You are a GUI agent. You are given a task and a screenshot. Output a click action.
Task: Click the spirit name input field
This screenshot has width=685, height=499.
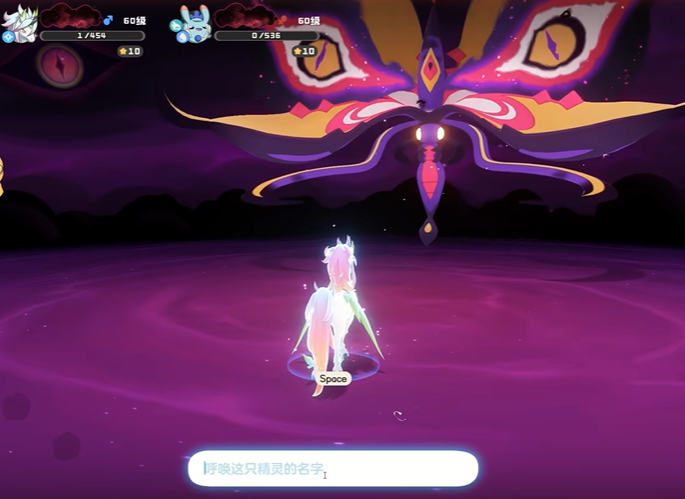[x=333, y=468]
